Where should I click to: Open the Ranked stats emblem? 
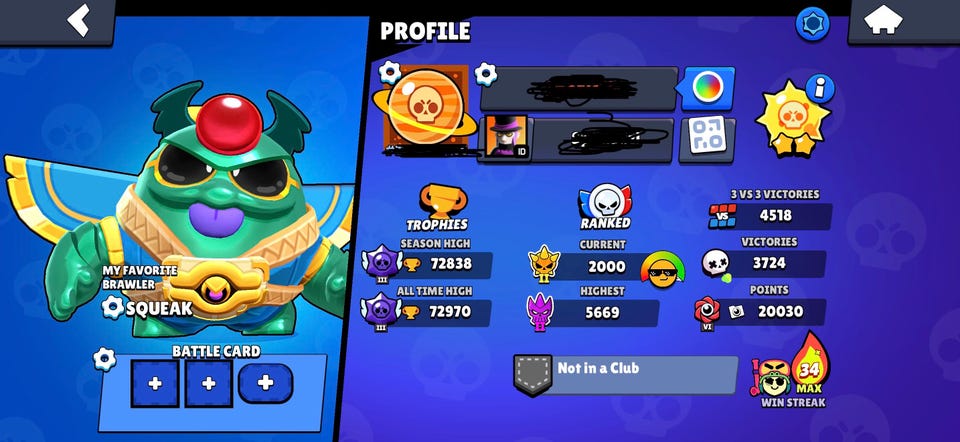(x=603, y=201)
